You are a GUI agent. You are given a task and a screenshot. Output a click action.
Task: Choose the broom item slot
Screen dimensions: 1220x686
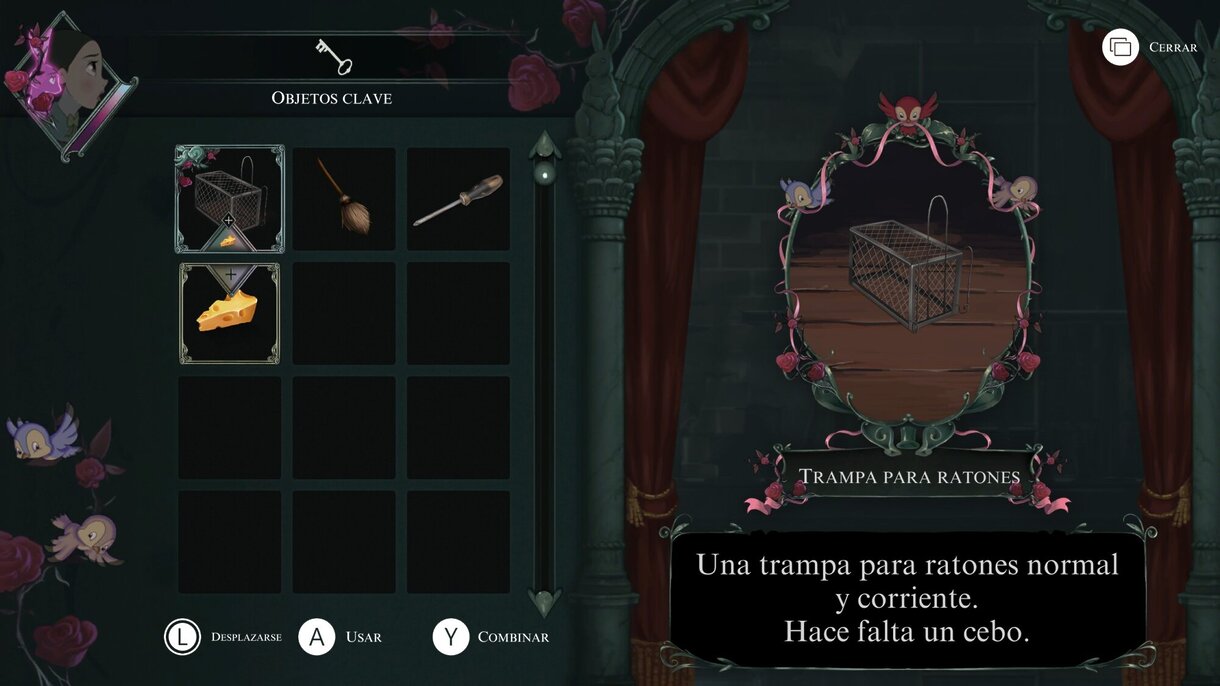click(x=344, y=199)
